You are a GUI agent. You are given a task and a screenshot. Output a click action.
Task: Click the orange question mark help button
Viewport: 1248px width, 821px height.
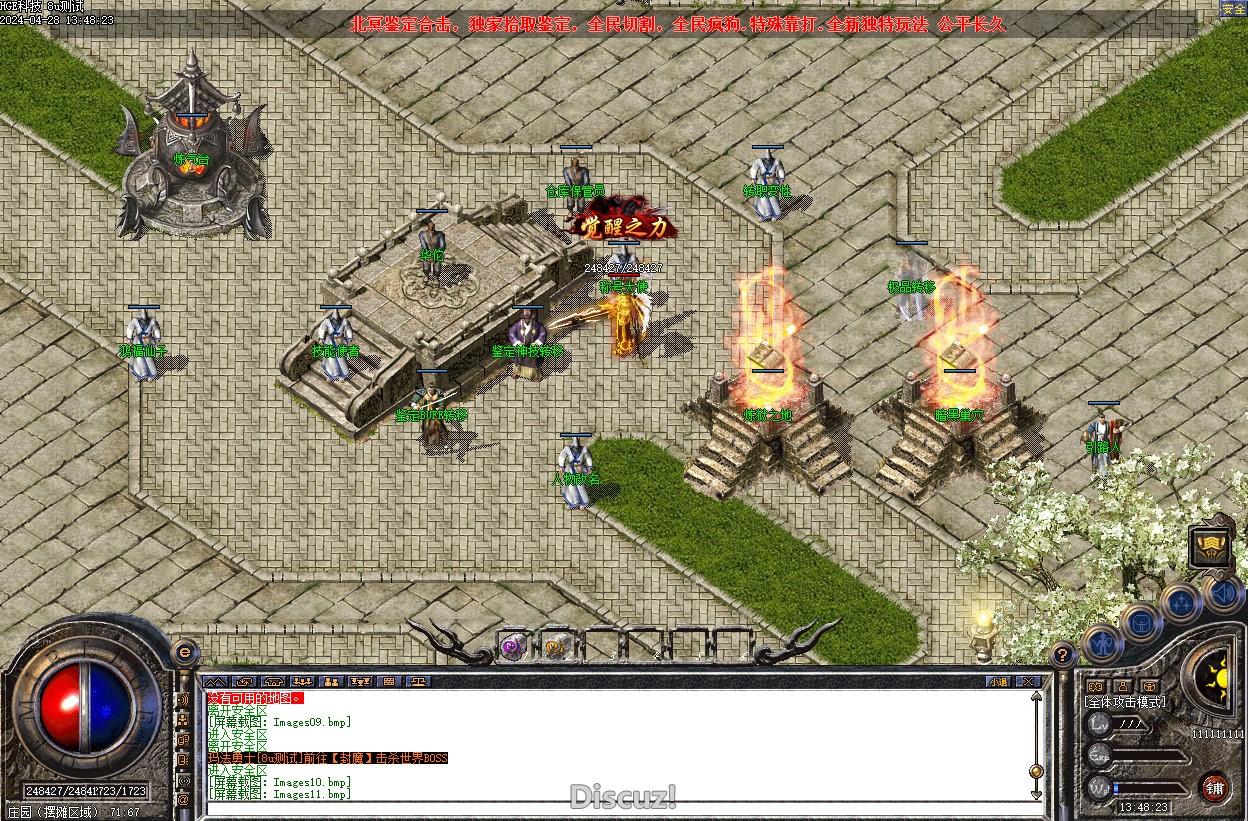coord(1062,655)
